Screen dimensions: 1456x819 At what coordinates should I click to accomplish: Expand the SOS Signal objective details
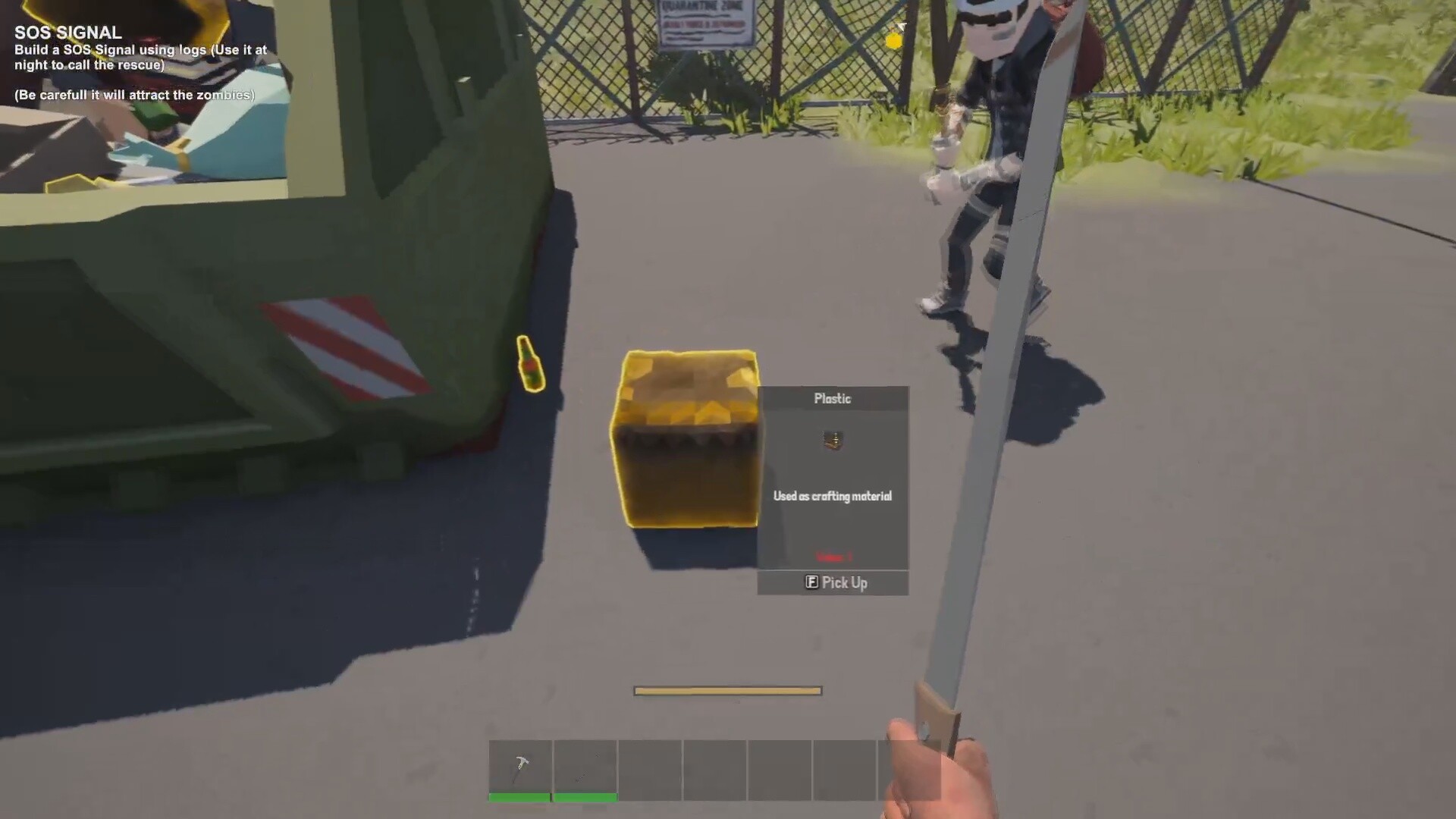pos(140,57)
